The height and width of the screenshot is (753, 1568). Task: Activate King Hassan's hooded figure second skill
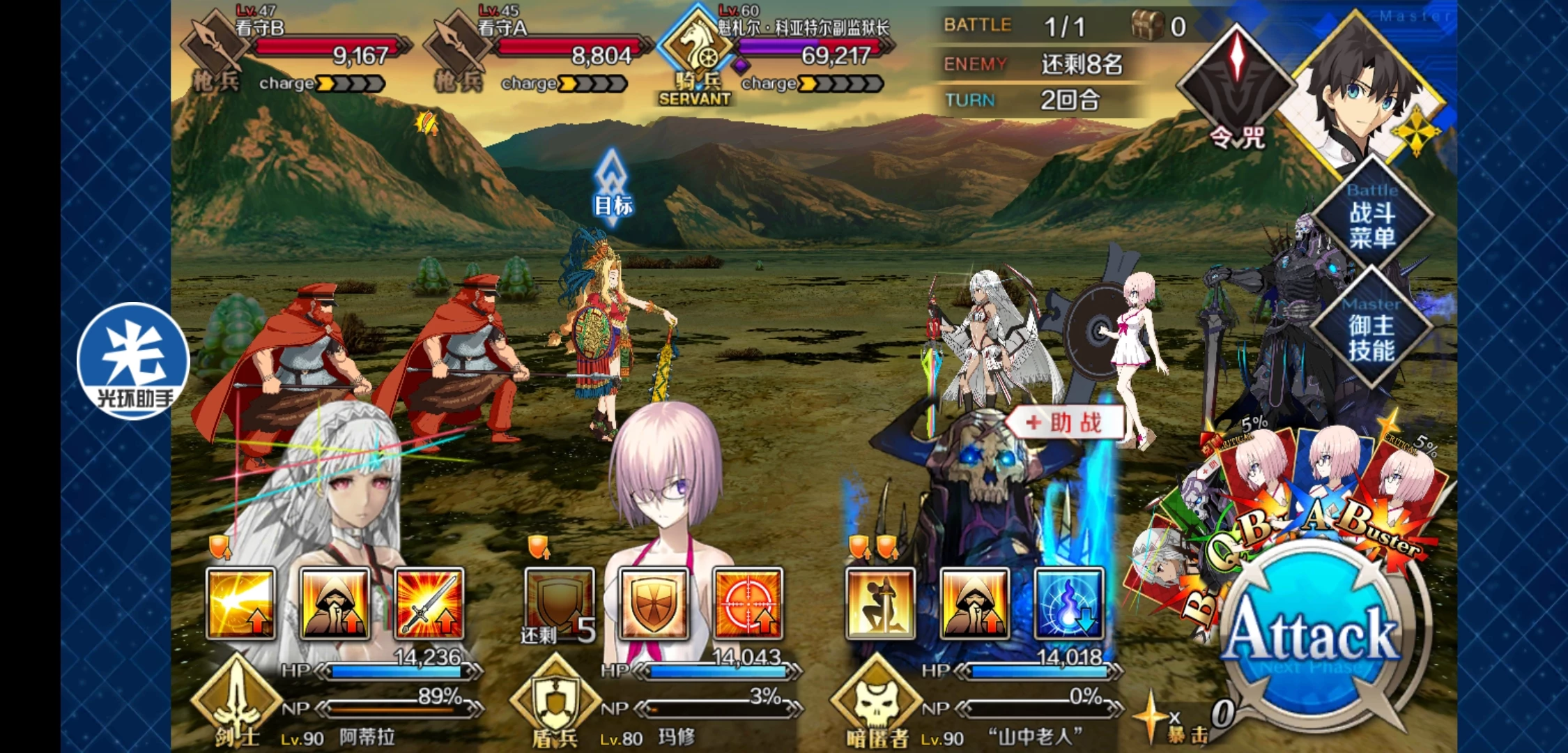click(974, 604)
